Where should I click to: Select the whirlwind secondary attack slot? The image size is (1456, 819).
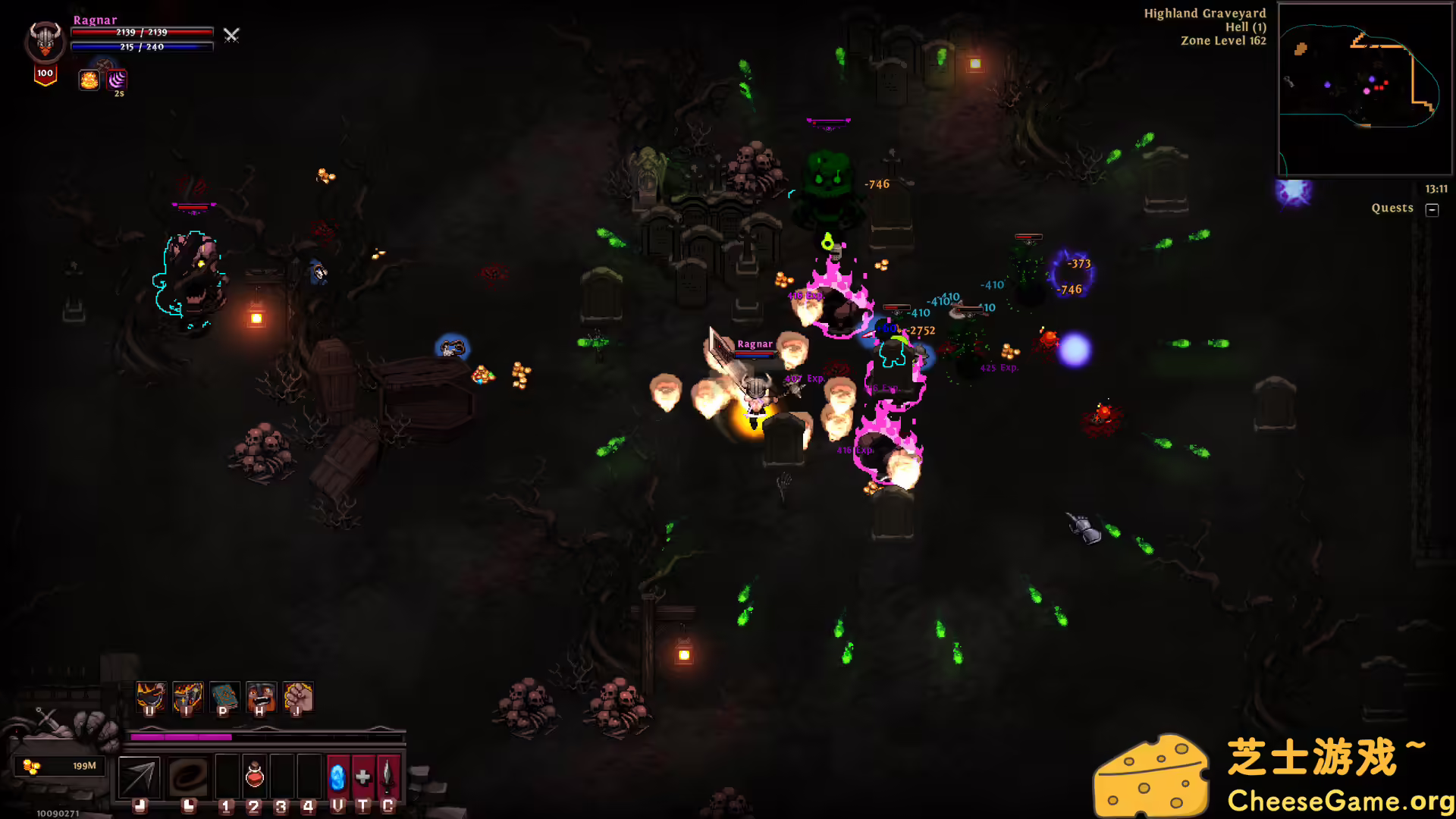coord(188,777)
